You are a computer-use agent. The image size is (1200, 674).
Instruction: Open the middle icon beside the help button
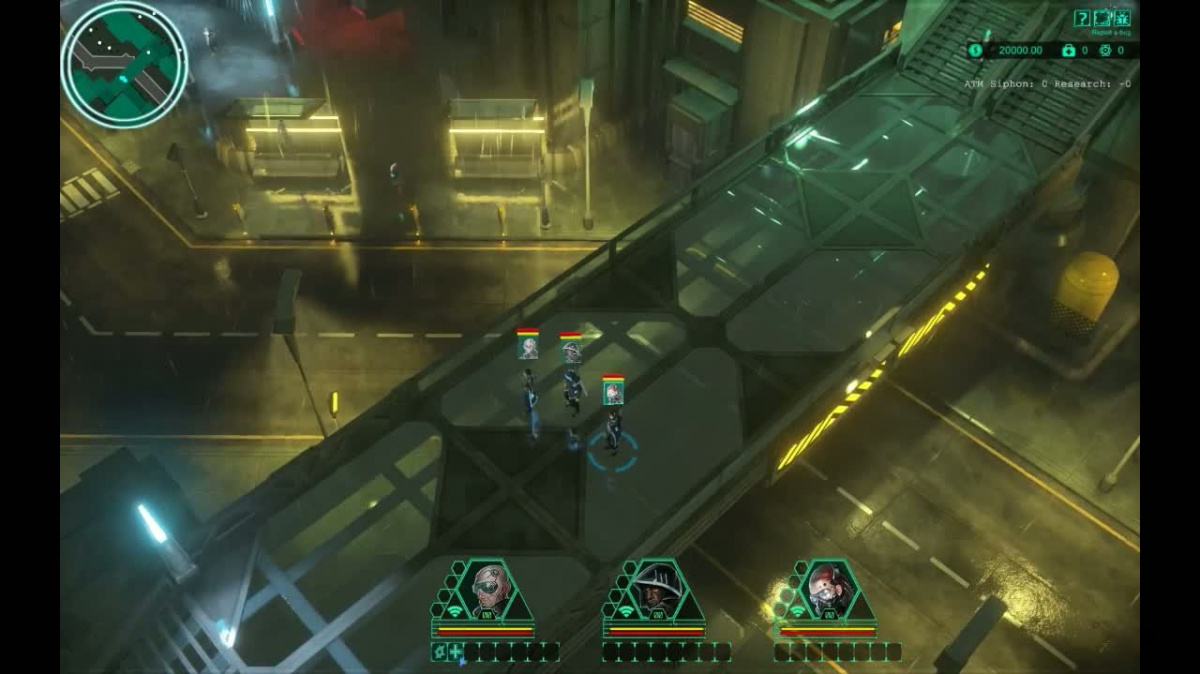1103,18
